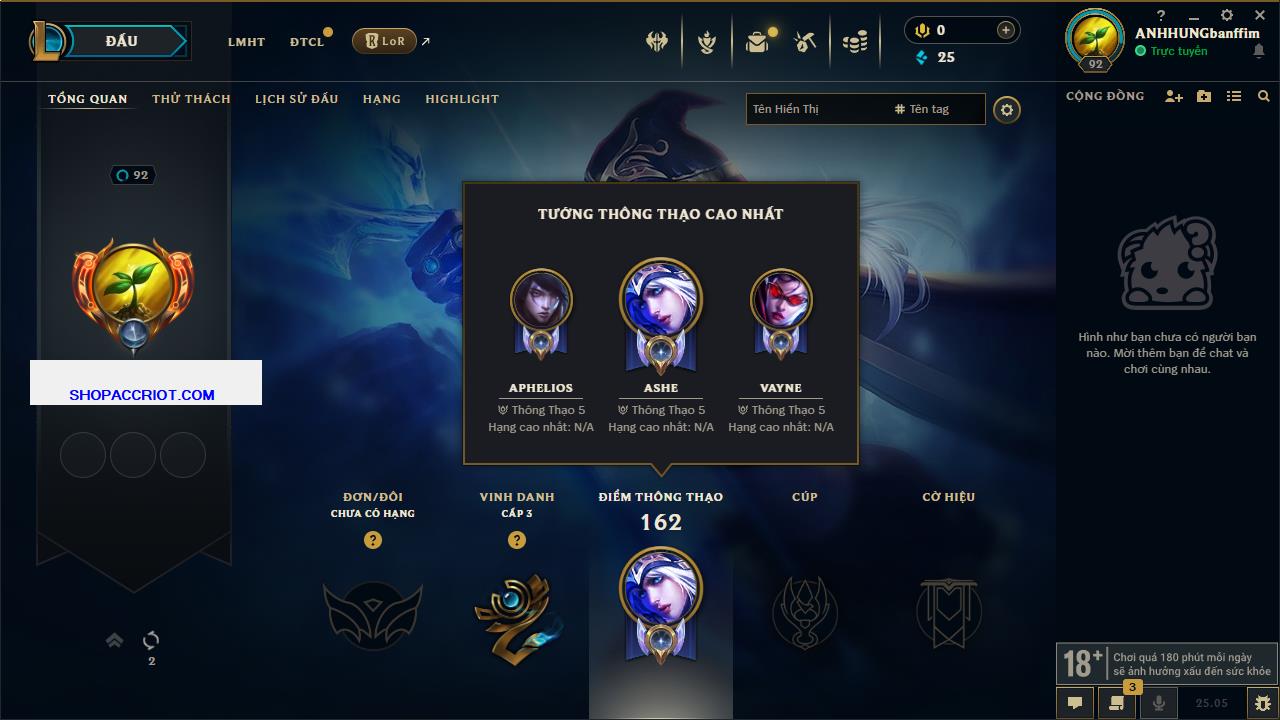This screenshot has width=1280, height=720.
Task: Open client settings from the top gear
Action: click(x=1227, y=15)
